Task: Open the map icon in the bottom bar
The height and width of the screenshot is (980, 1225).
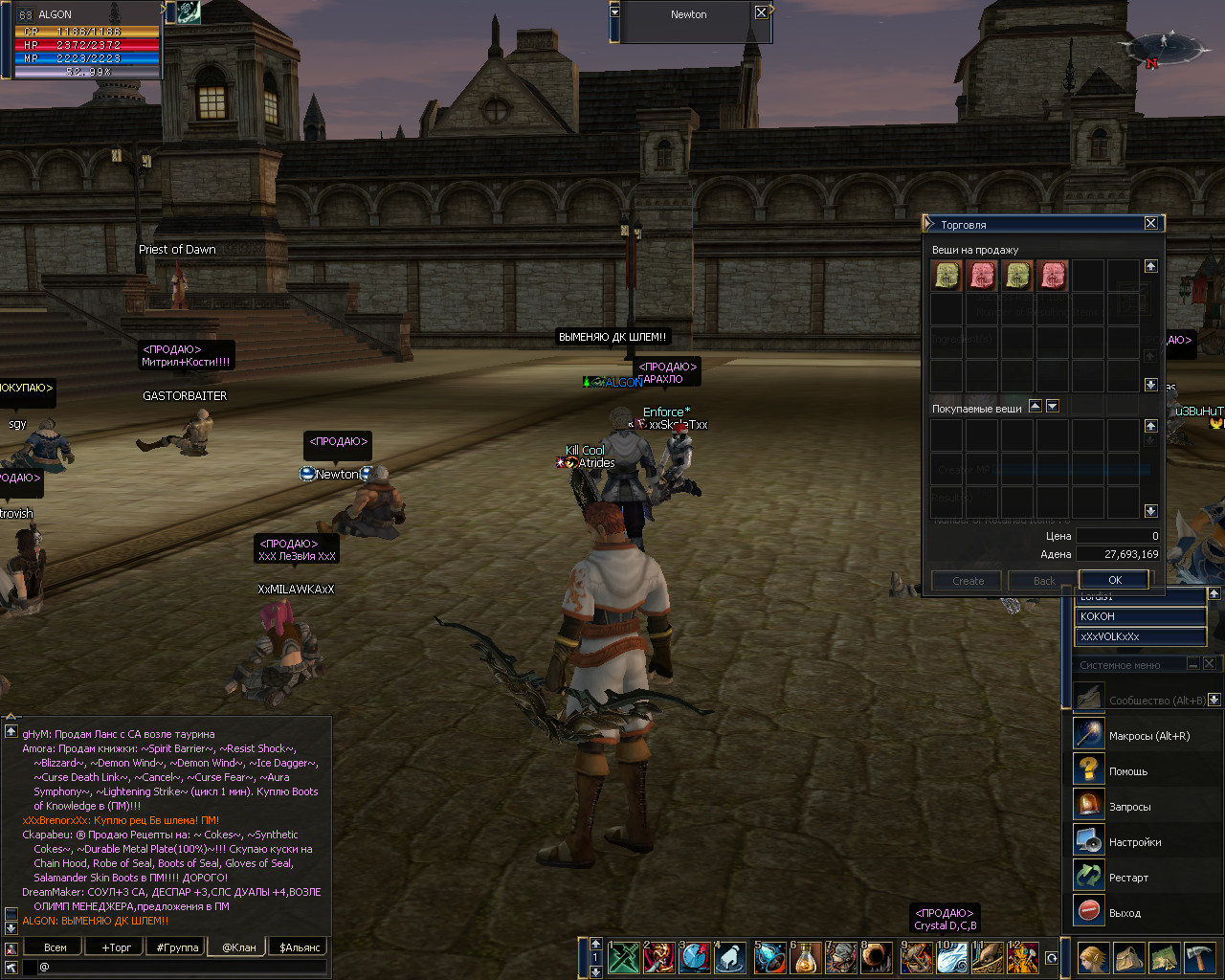Action: pyautogui.click(x=1164, y=958)
